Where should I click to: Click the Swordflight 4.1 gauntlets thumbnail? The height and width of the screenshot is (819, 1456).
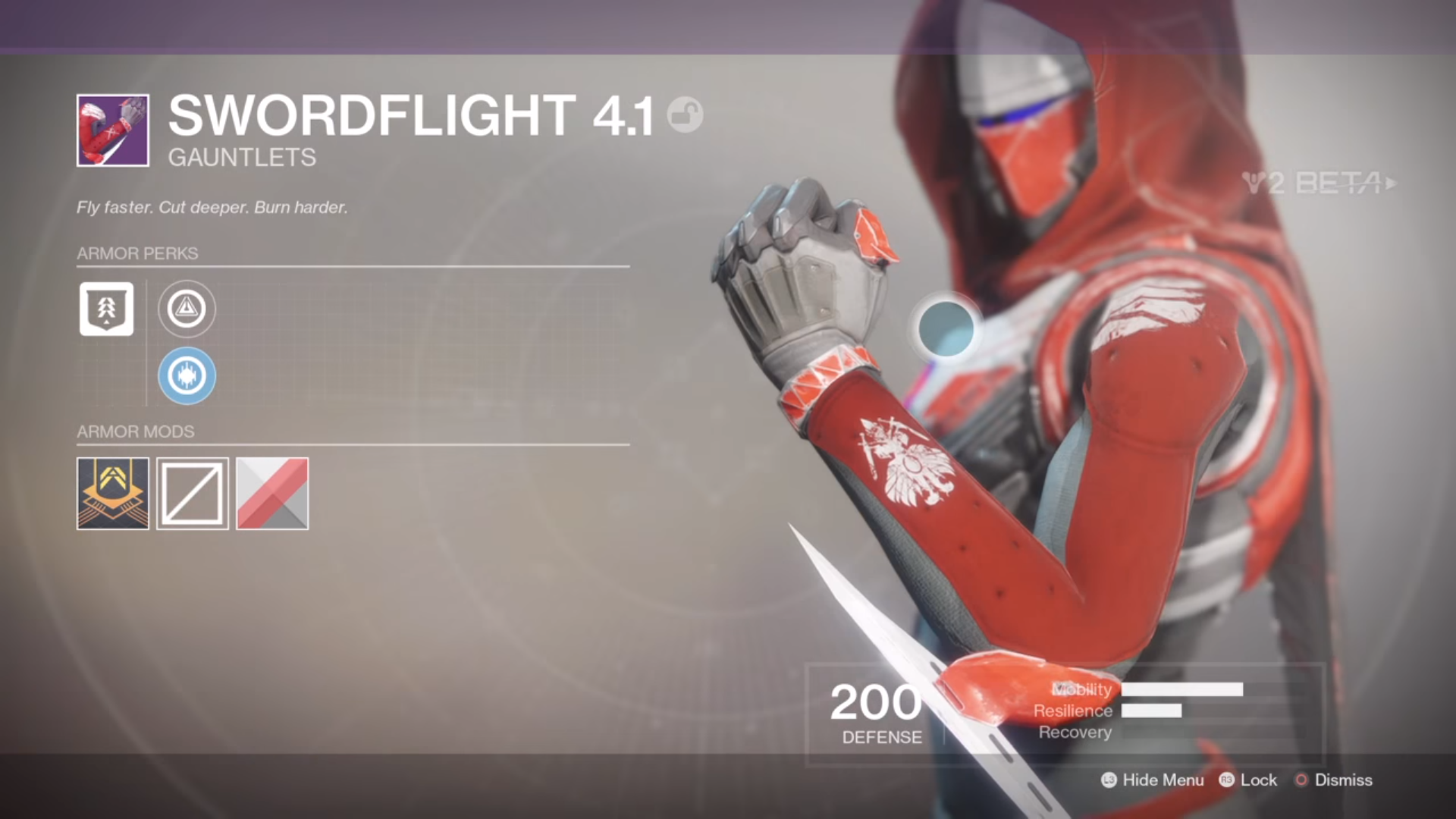coord(111,130)
